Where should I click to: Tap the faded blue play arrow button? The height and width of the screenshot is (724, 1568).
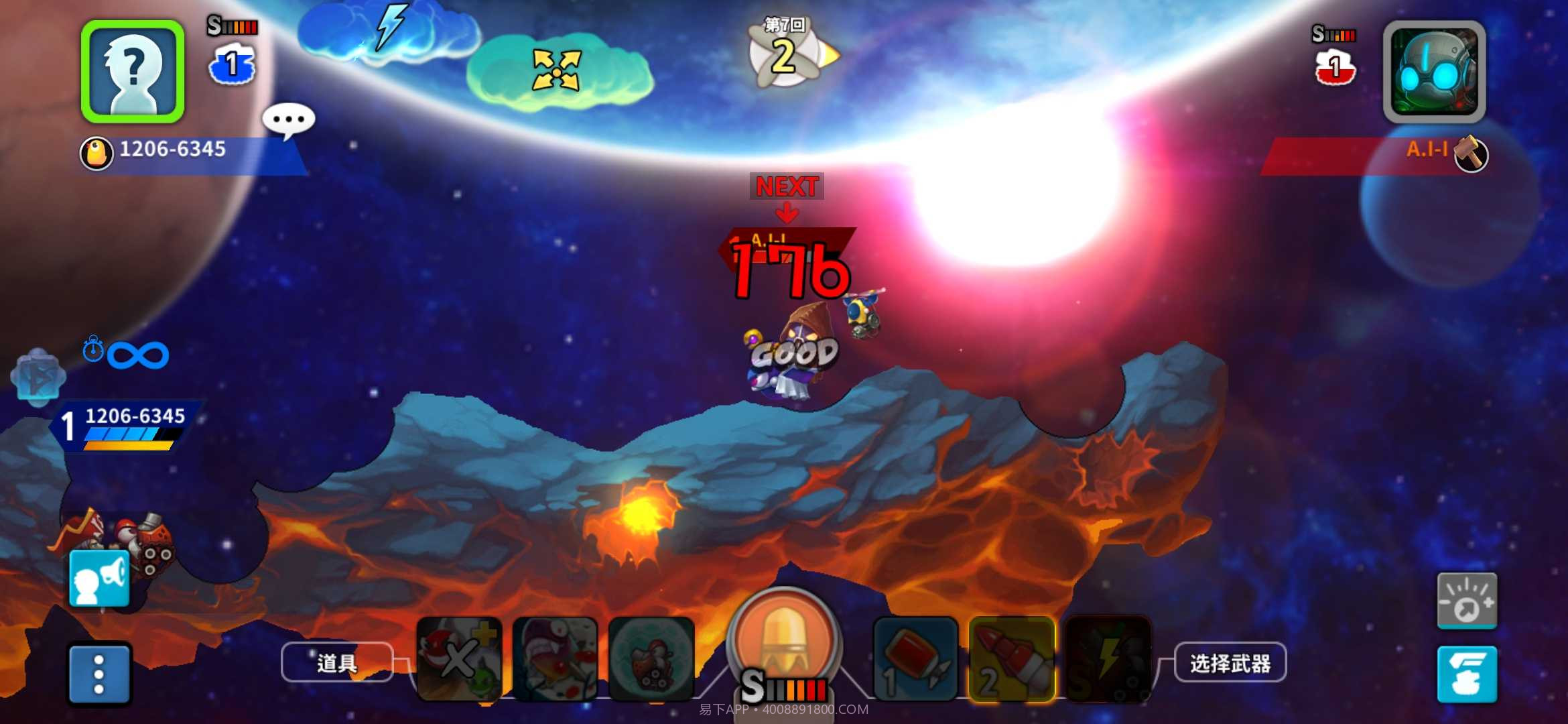point(38,377)
